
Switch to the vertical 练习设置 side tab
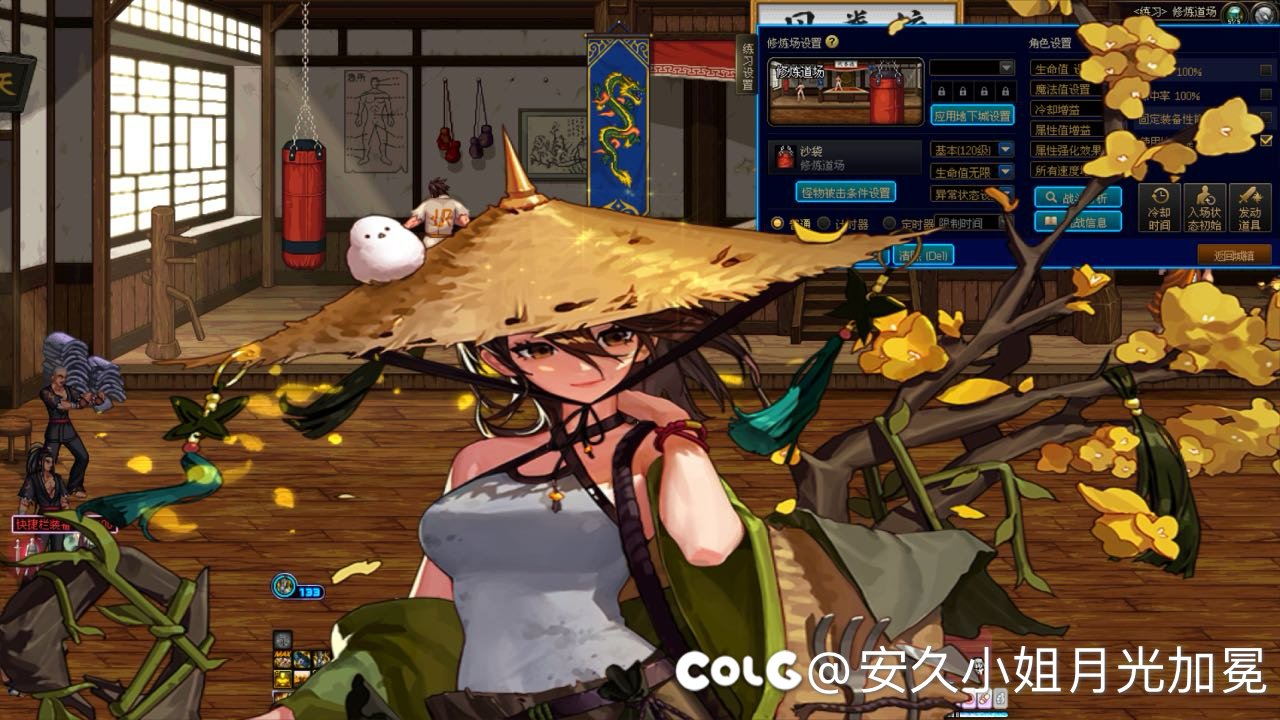tap(746, 64)
